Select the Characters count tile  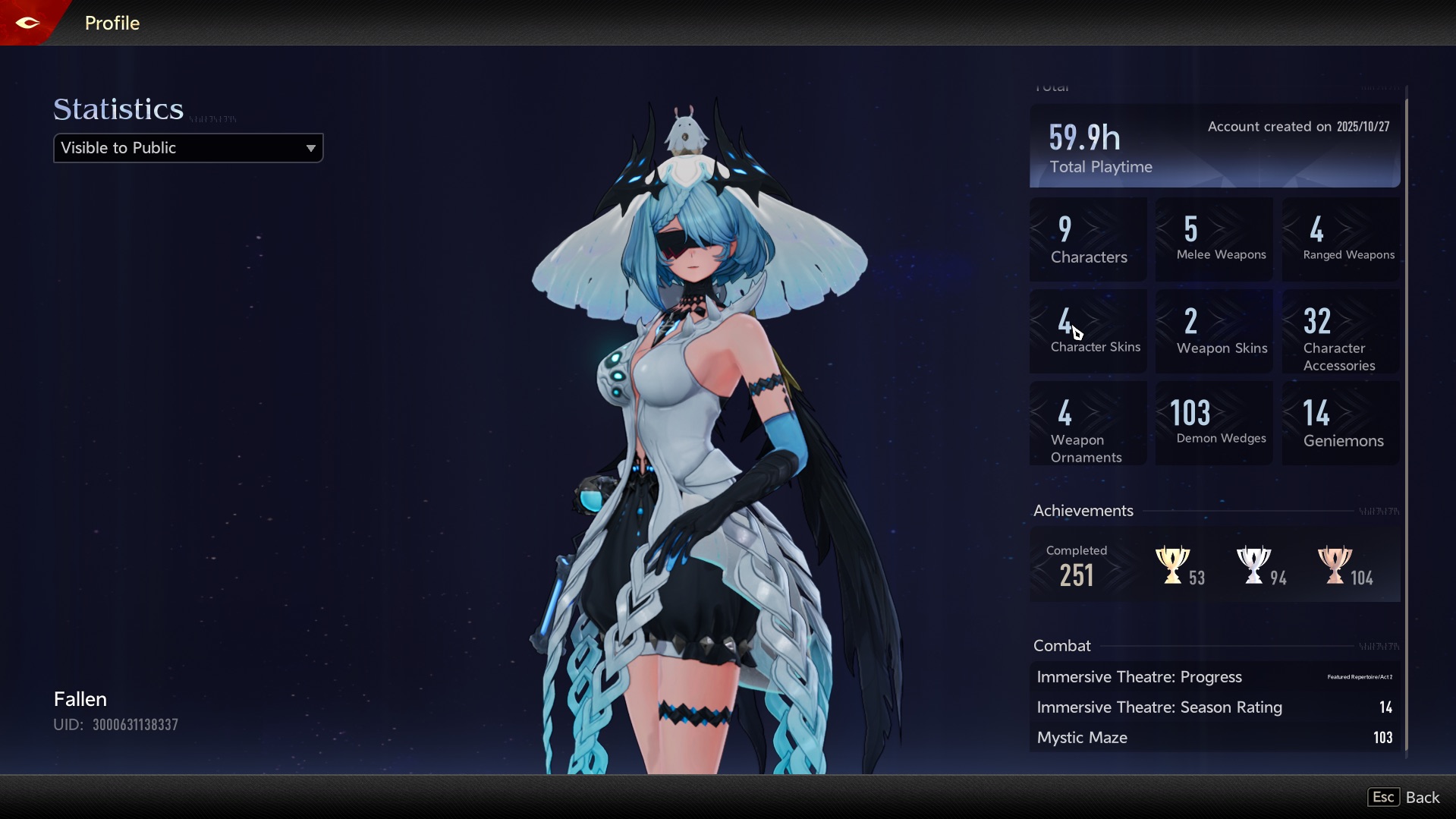(1088, 240)
